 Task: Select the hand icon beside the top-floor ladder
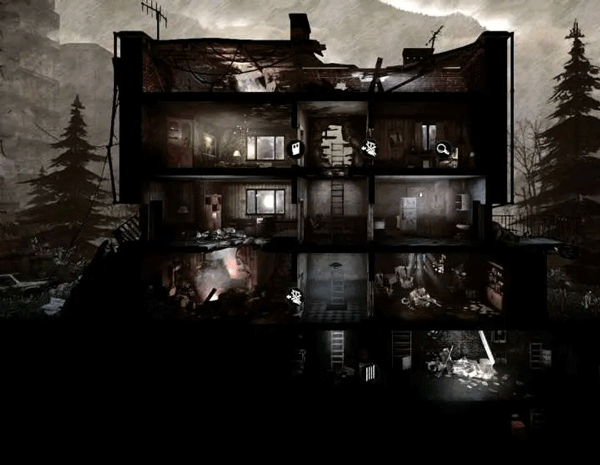click(369, 149)
